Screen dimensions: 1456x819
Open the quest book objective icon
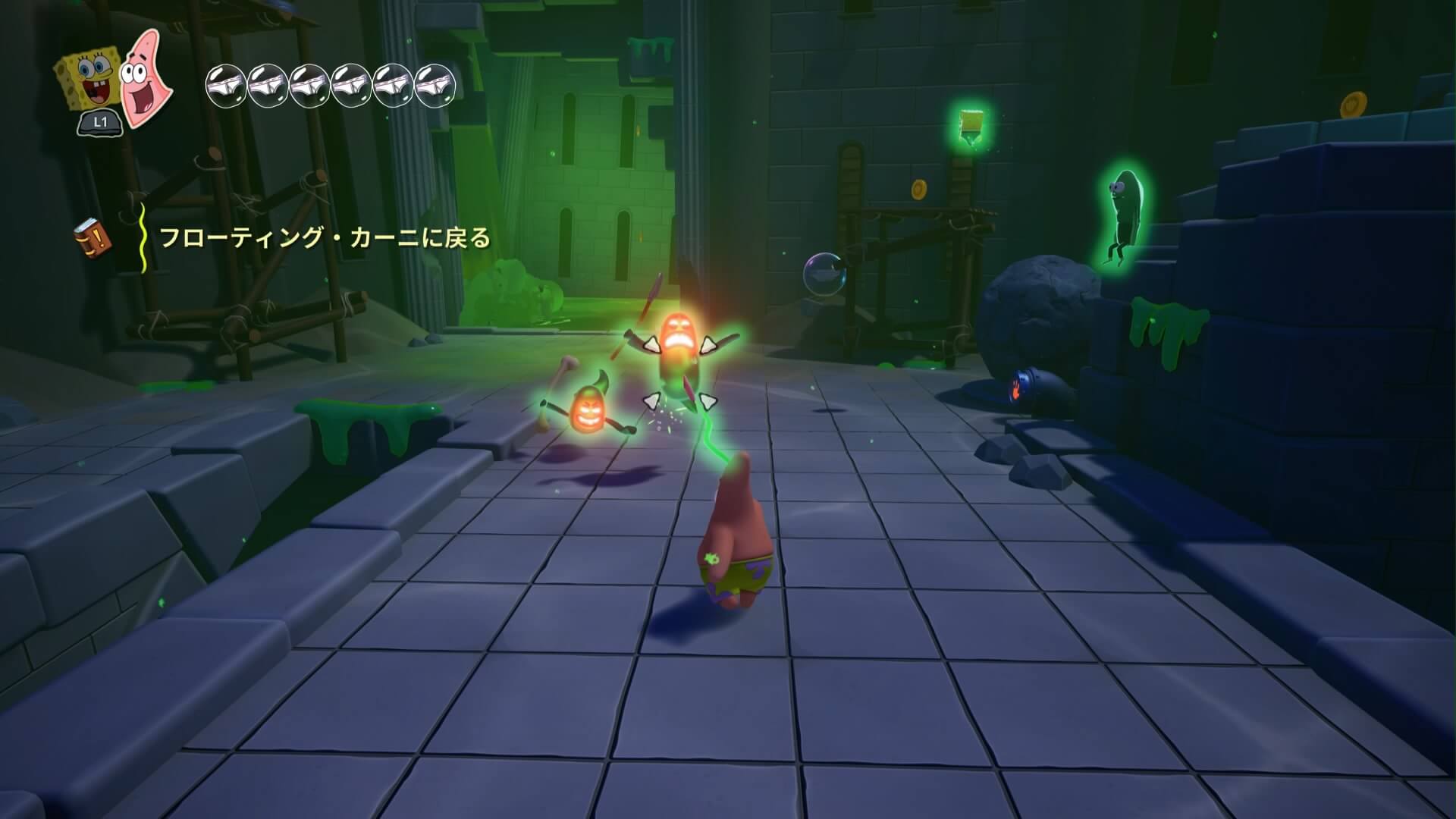[x=93, y=237]
